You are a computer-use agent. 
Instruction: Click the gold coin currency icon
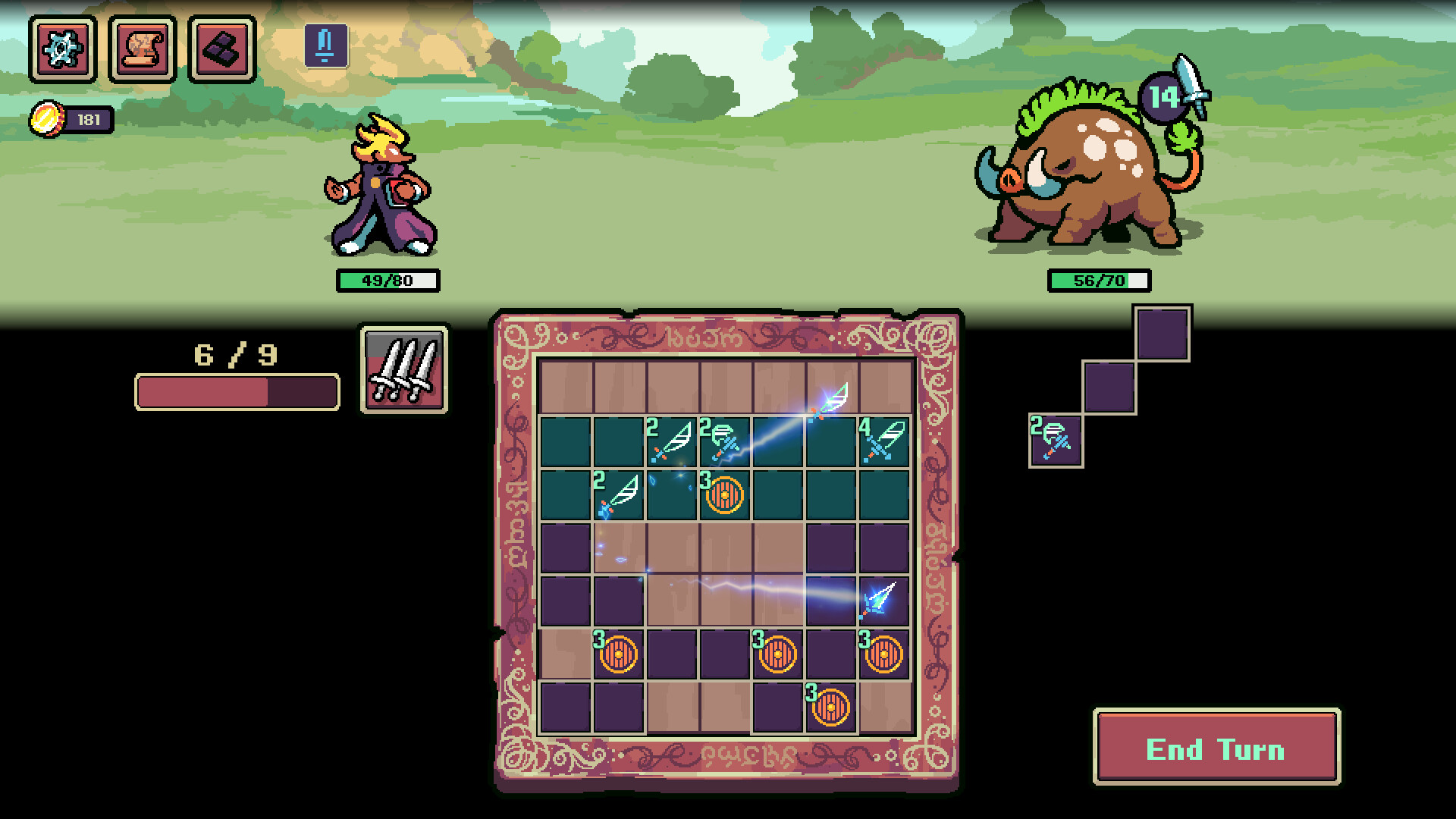(x=47, y=118)
